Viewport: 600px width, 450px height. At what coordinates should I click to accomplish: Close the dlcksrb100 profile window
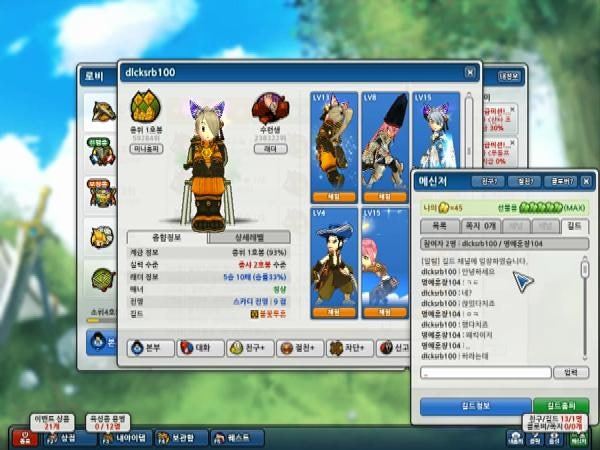(469, 72)
